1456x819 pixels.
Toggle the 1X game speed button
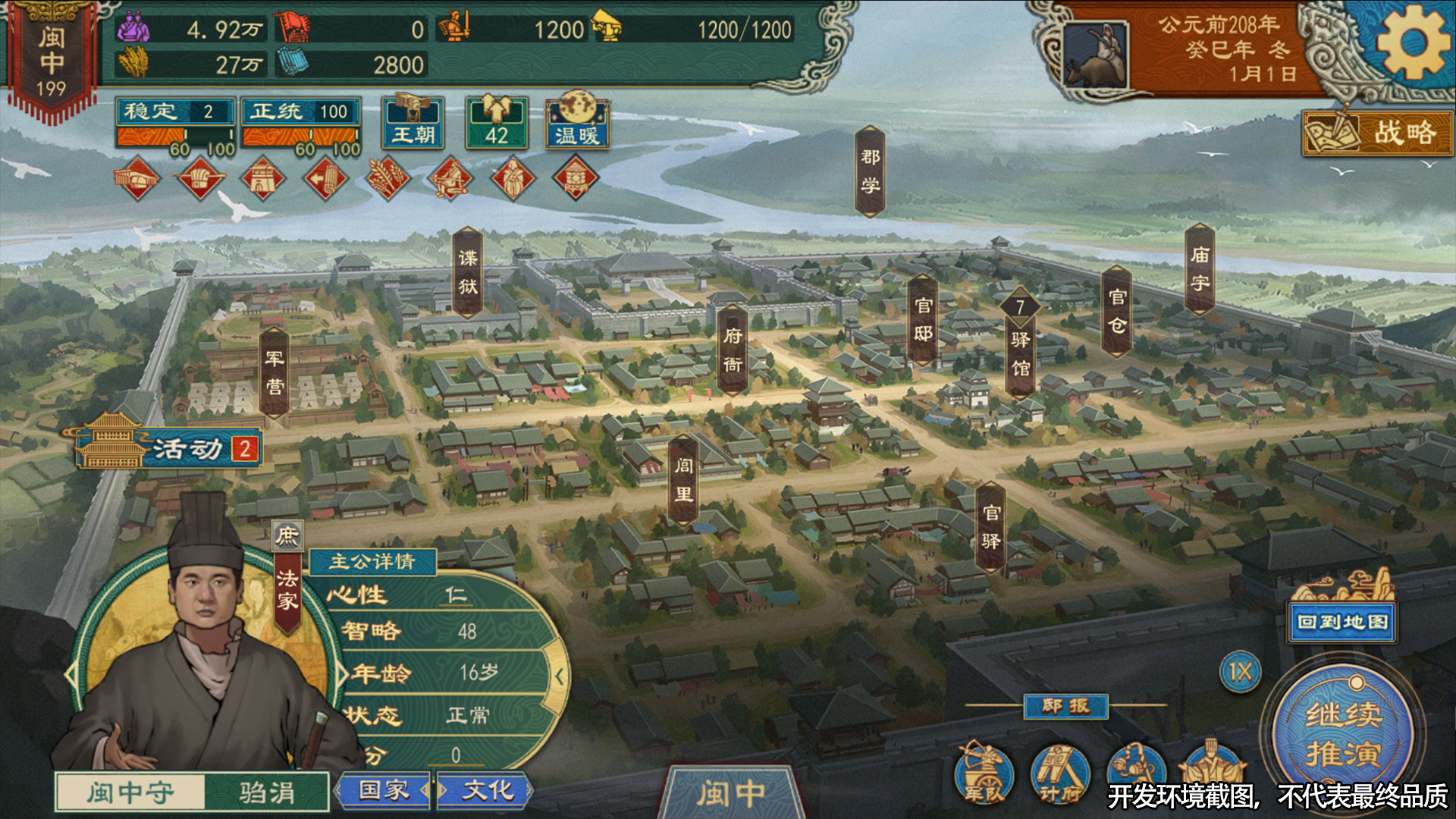[1240, 672]
